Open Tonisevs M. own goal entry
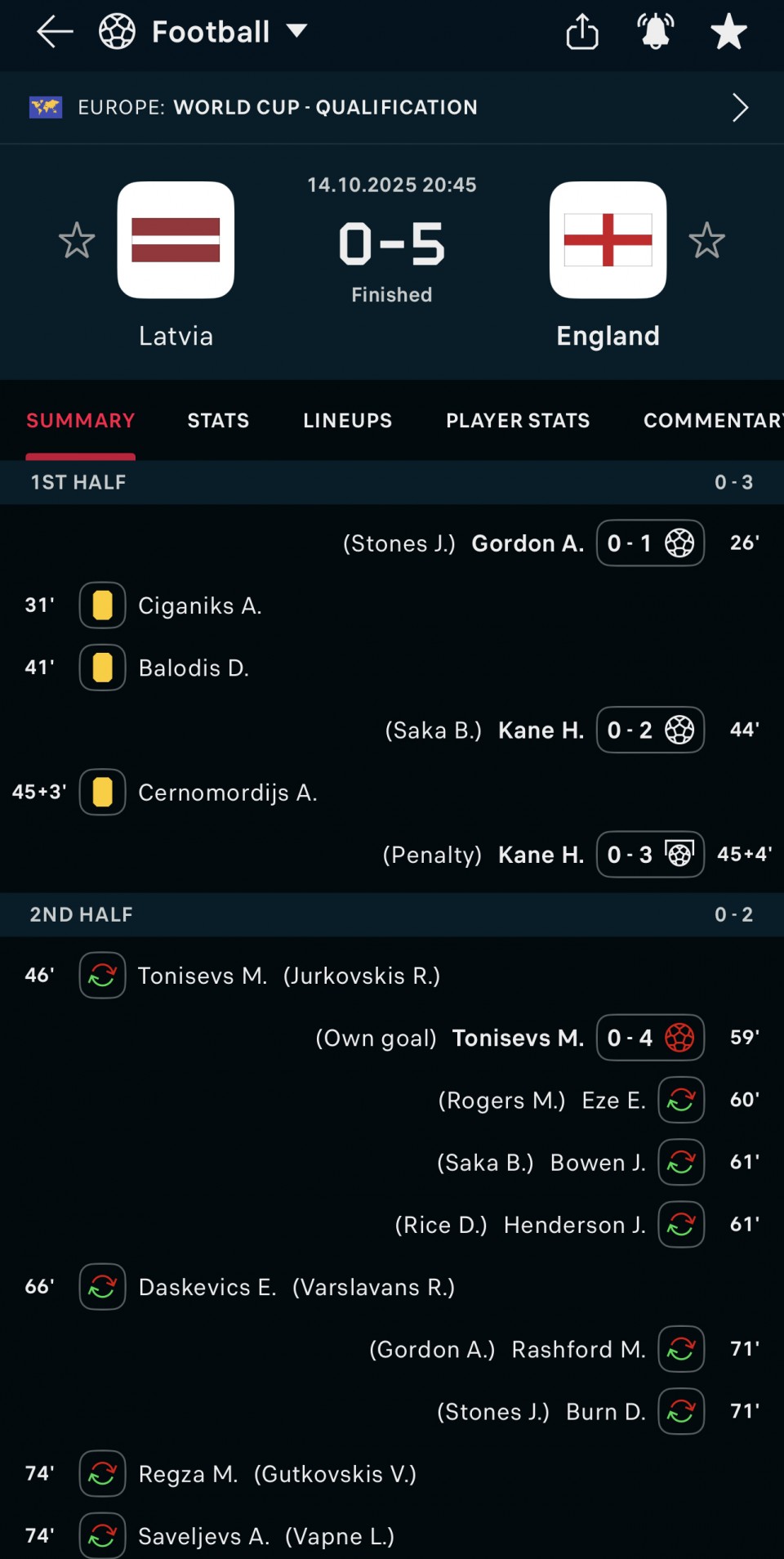 click(x=518, y=1038)
